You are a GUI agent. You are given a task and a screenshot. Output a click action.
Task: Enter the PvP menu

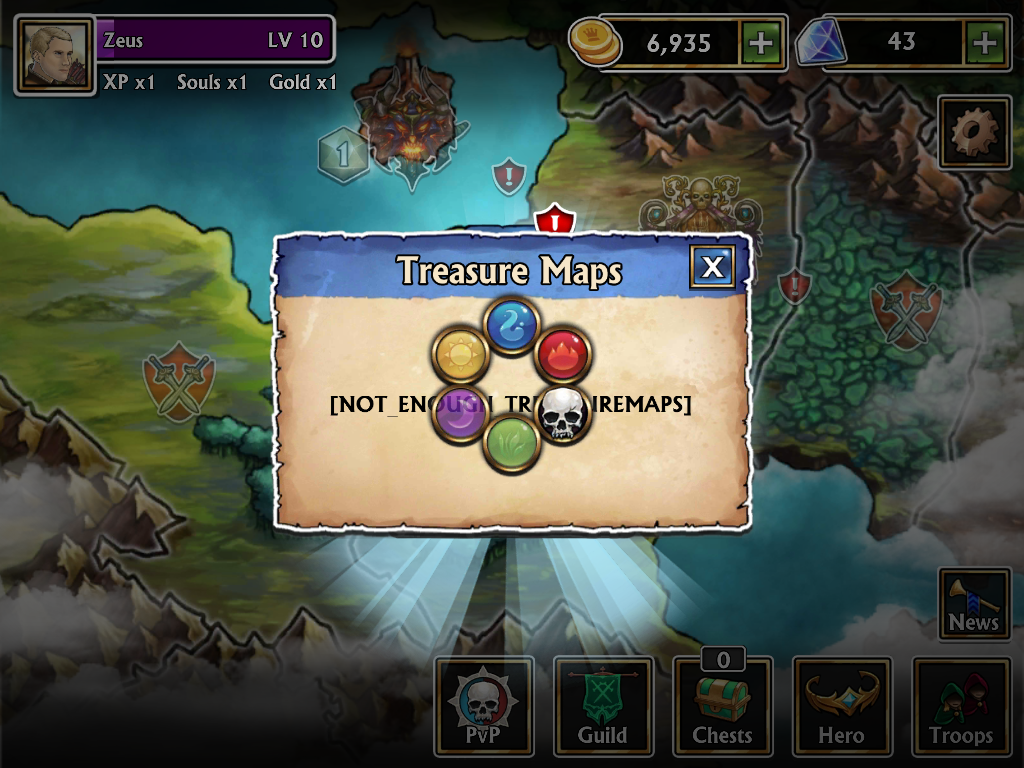click(x=483, y=706)
